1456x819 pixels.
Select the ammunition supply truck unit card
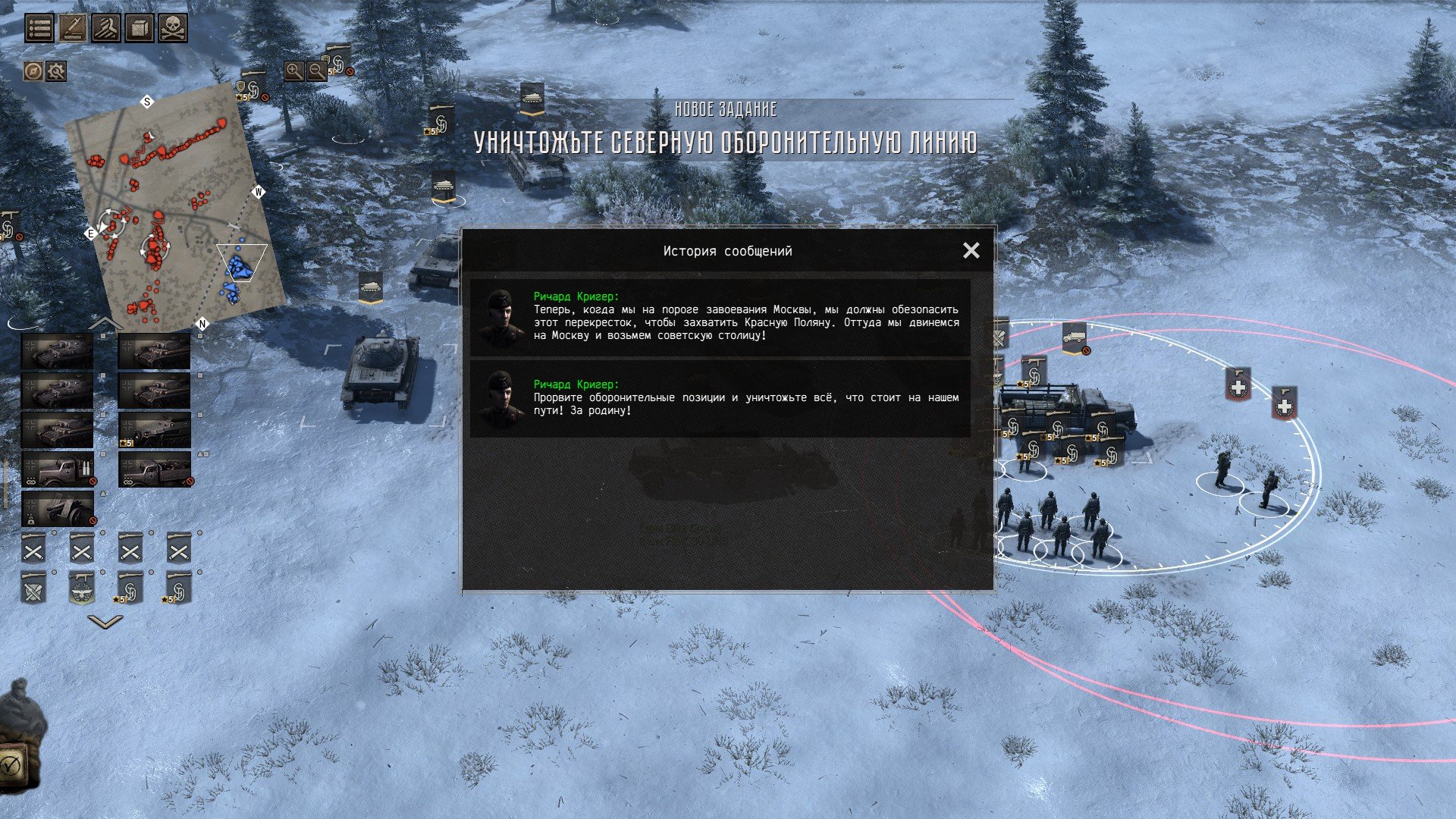(x=58, y=469)
